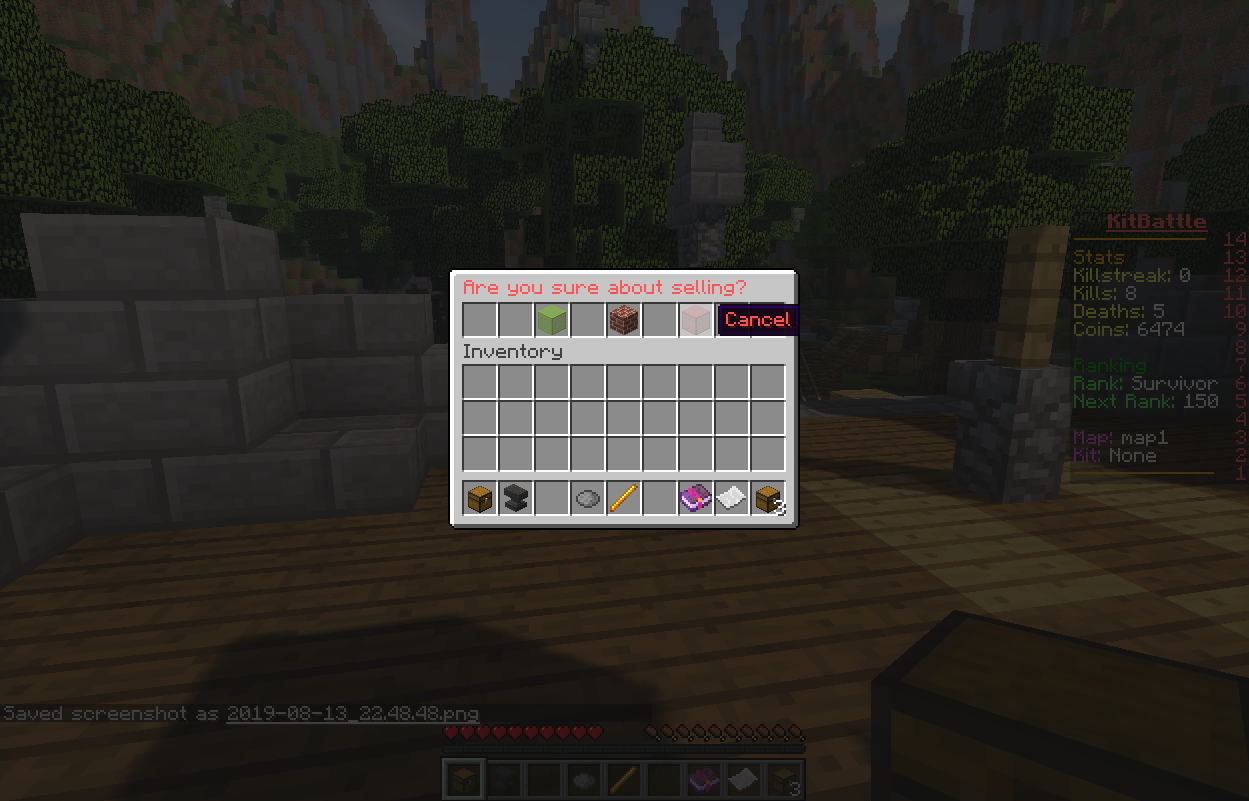Image resolution: width=1249 pixels, height=801 pixels.
Task: Cancel the sale with the pale red block
Action: tap(696, 320)
